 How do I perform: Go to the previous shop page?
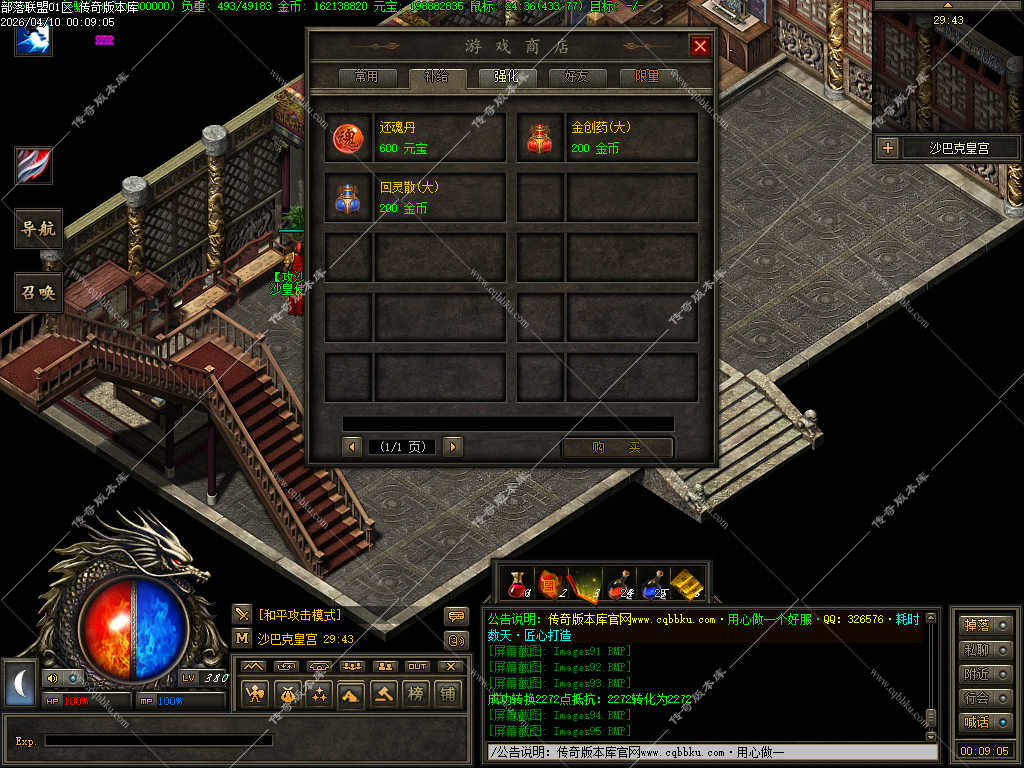click(x=352, y=447)
